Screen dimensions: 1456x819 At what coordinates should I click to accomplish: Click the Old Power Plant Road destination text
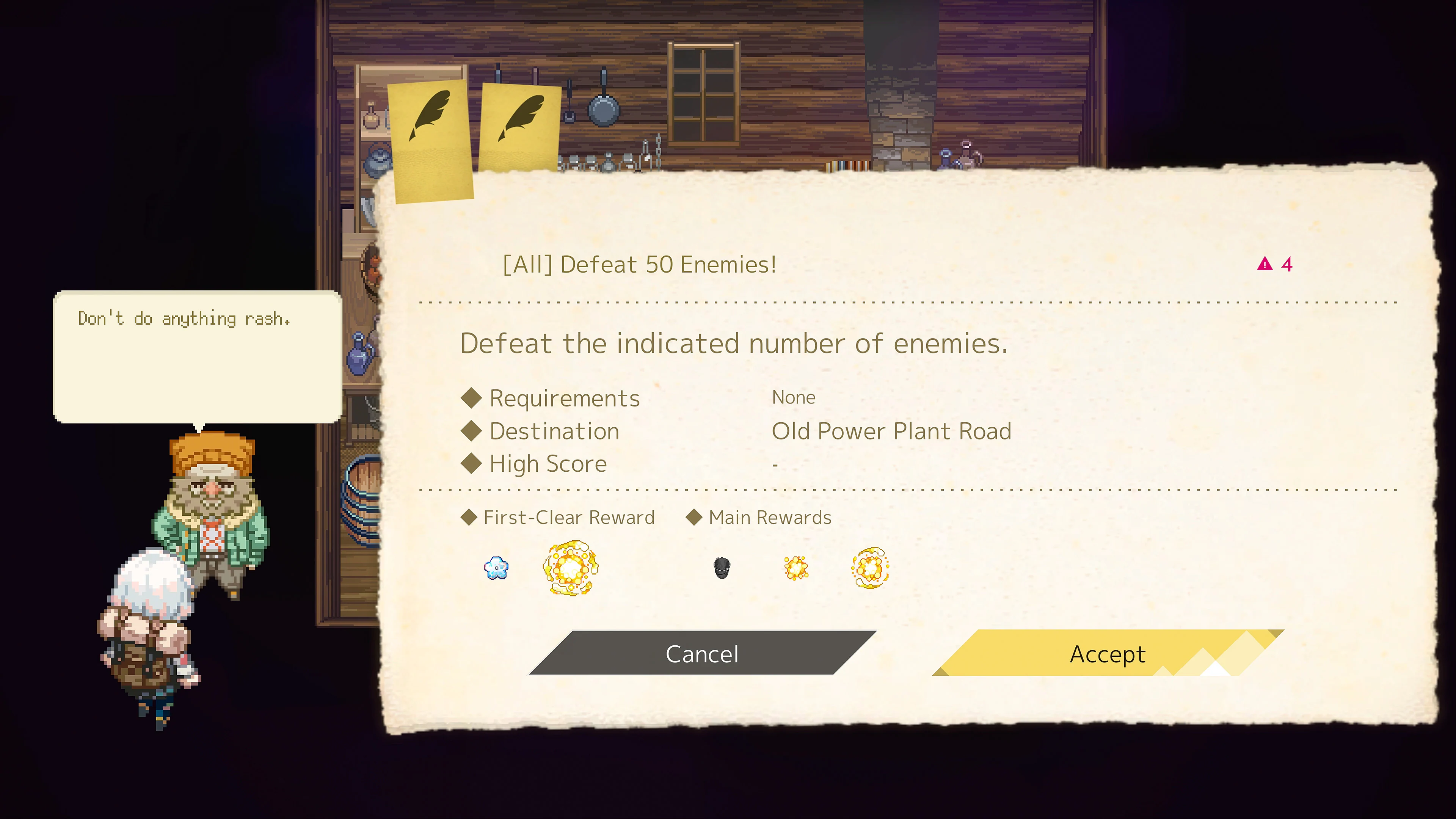(x=891, y=431)
